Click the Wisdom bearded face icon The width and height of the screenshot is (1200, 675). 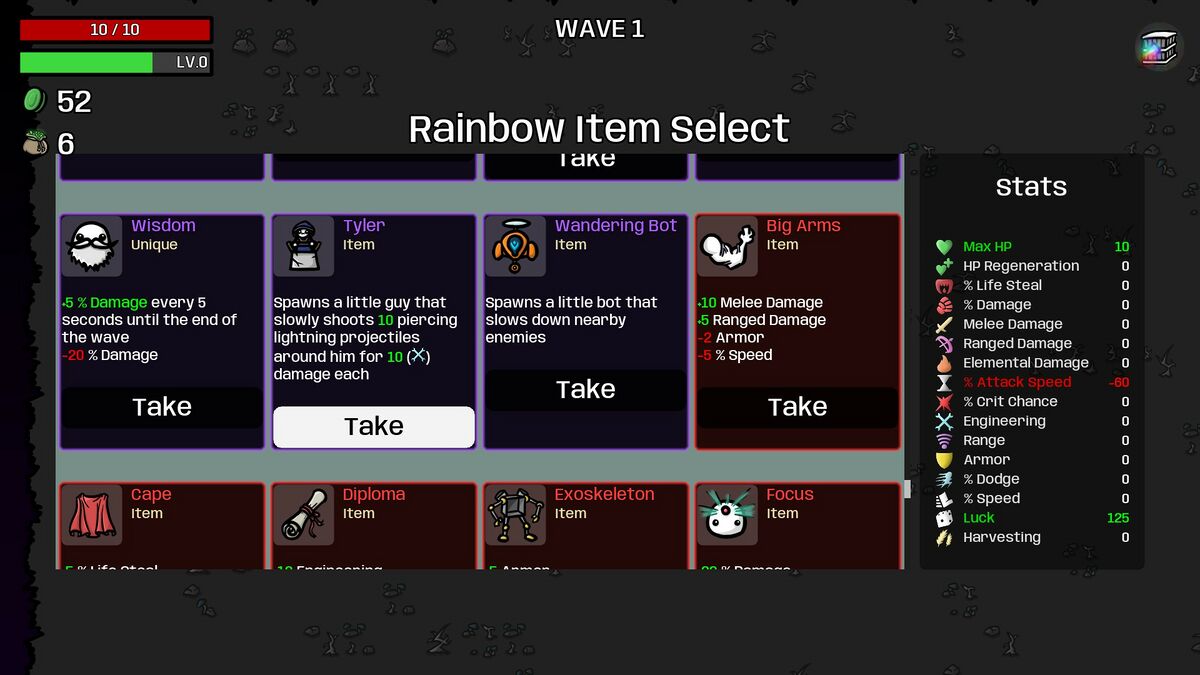[92, 246]
